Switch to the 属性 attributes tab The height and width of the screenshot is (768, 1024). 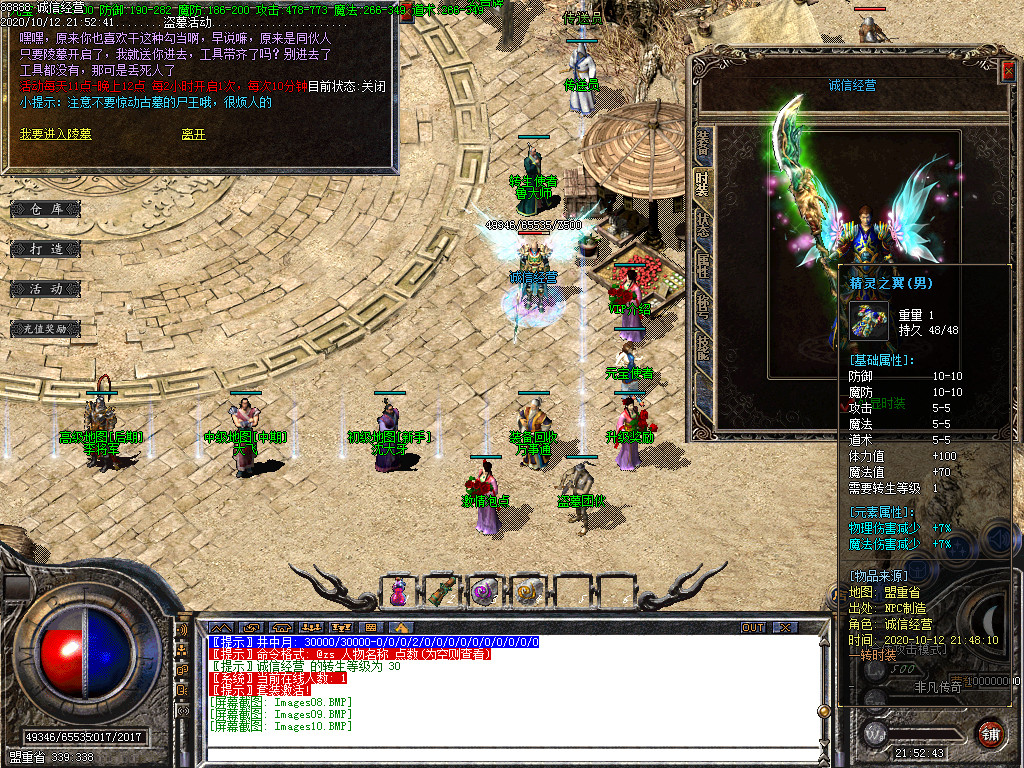[703, 265]
